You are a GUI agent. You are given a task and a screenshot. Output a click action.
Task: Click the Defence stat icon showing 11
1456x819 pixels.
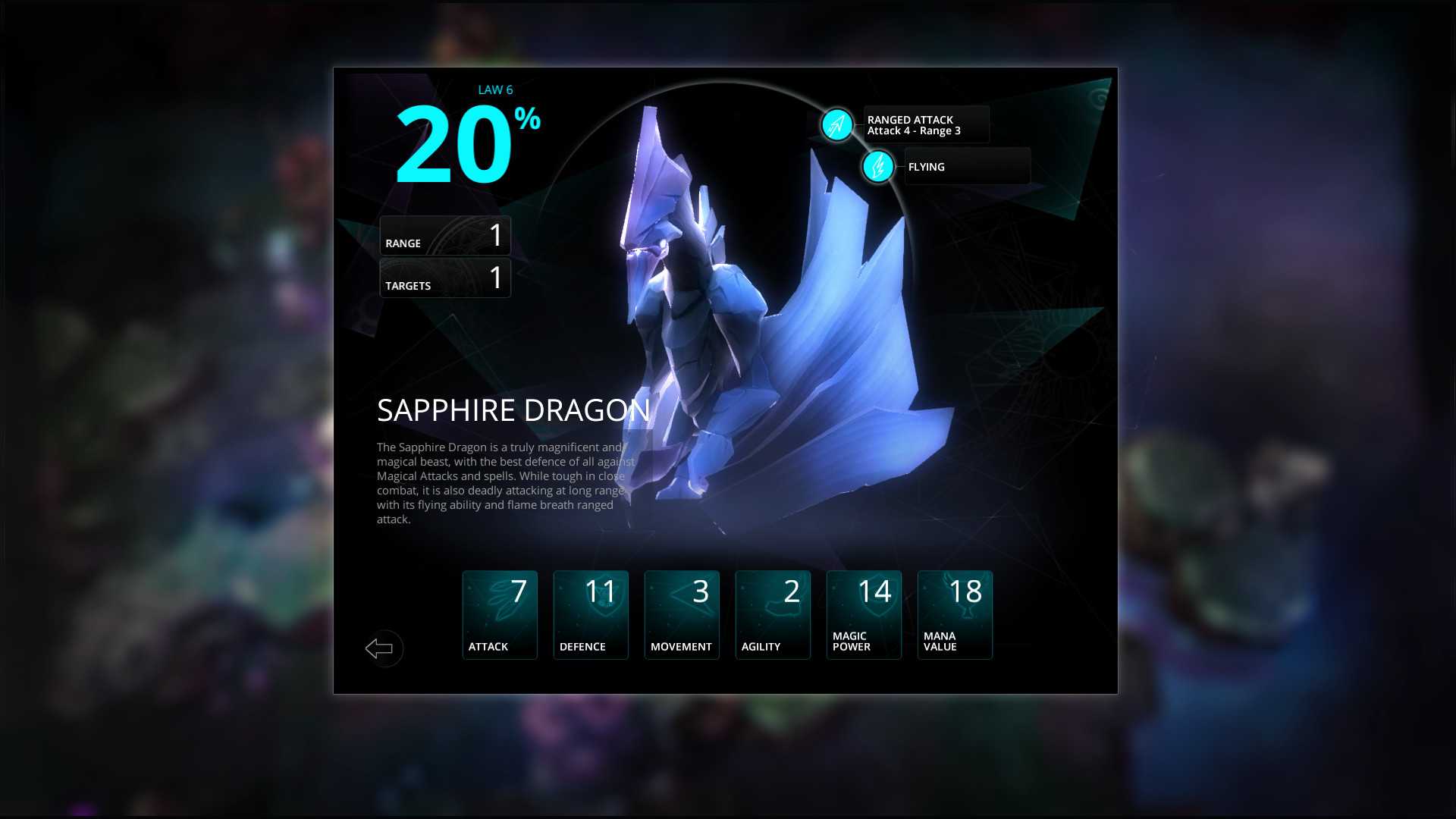pyautogui.click(x=590, y=614)
